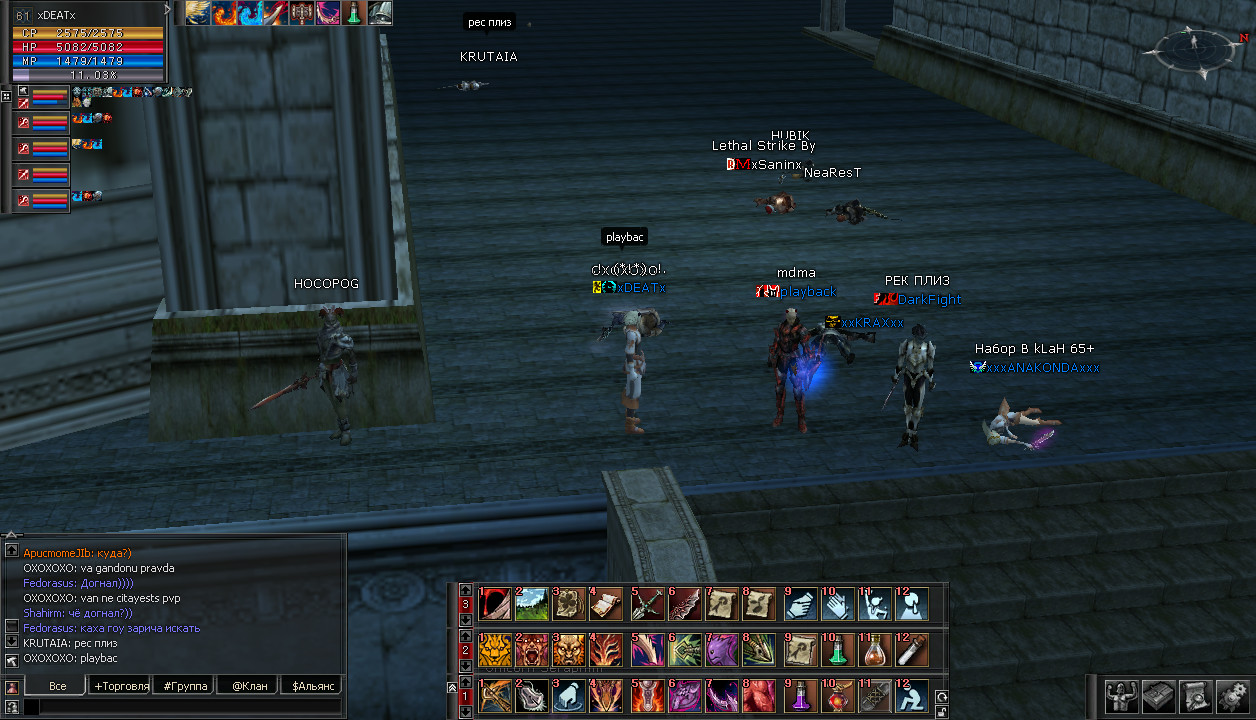
Task: Open the system gear menu button
Action: click(1233, 695)
